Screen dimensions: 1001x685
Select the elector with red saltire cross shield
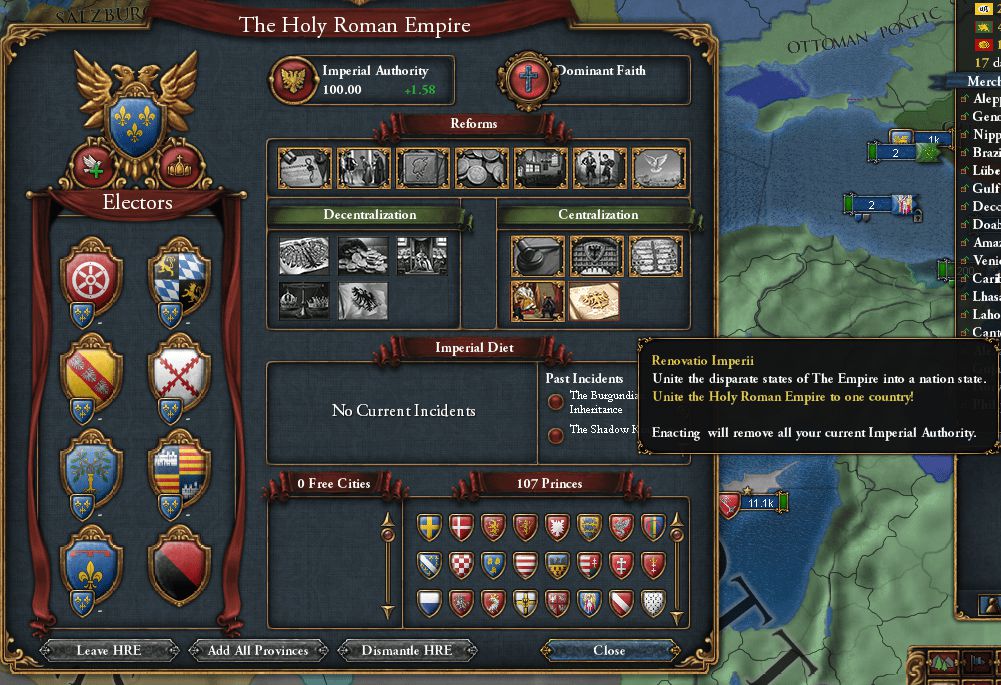178,373
